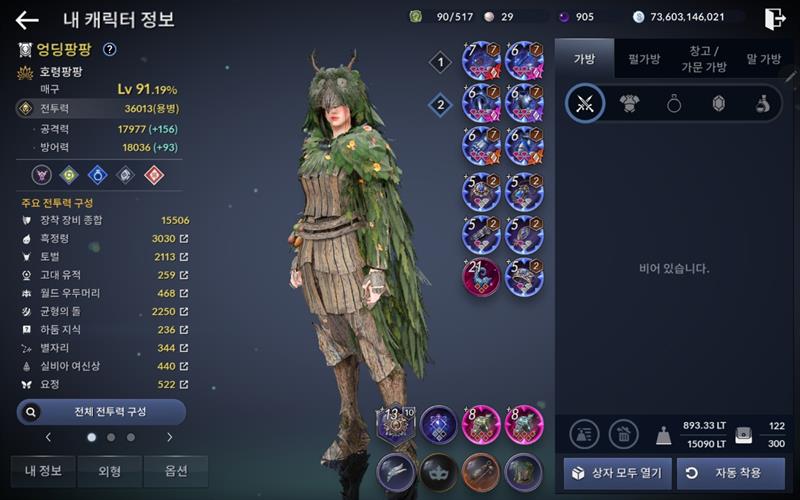Select the mask costume slot
Screen dimensions: 800x500
(x=438, y=470)
